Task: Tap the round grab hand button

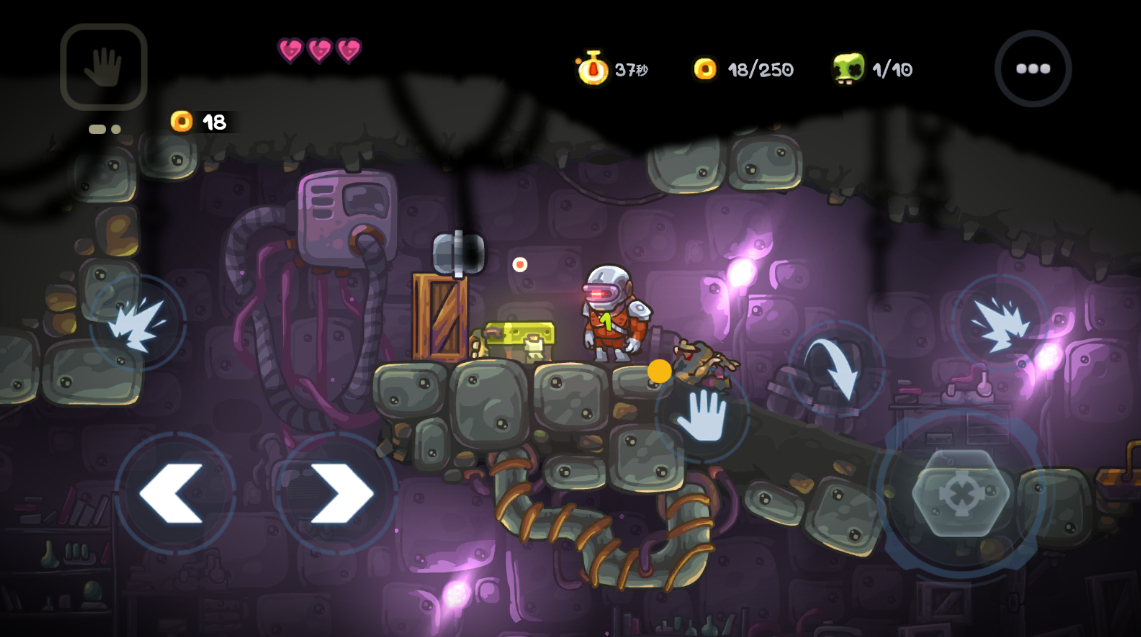Action: 702,415
